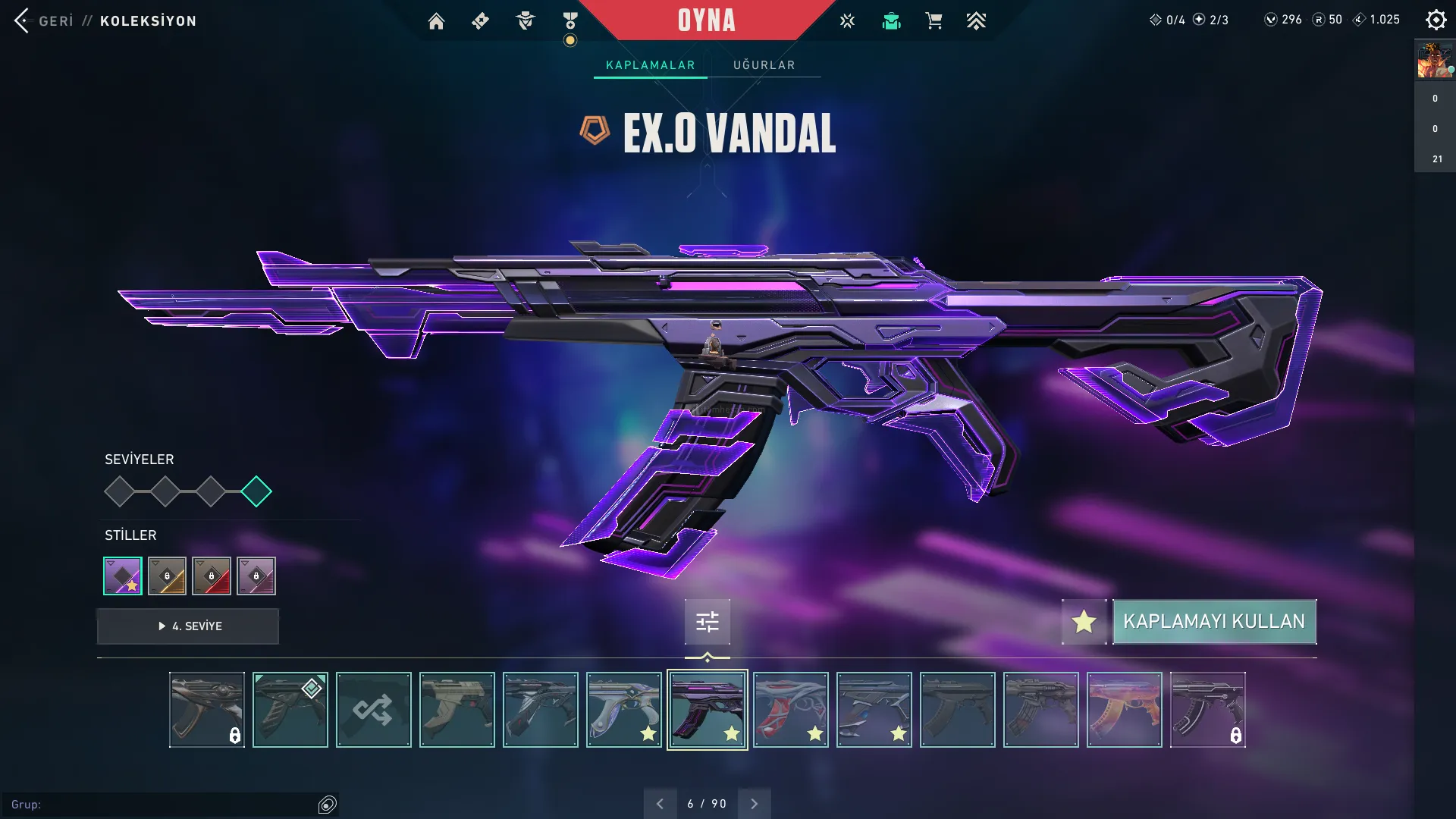
Task: Select the random shuffle skin tile
Action: (x=373, y=710)
